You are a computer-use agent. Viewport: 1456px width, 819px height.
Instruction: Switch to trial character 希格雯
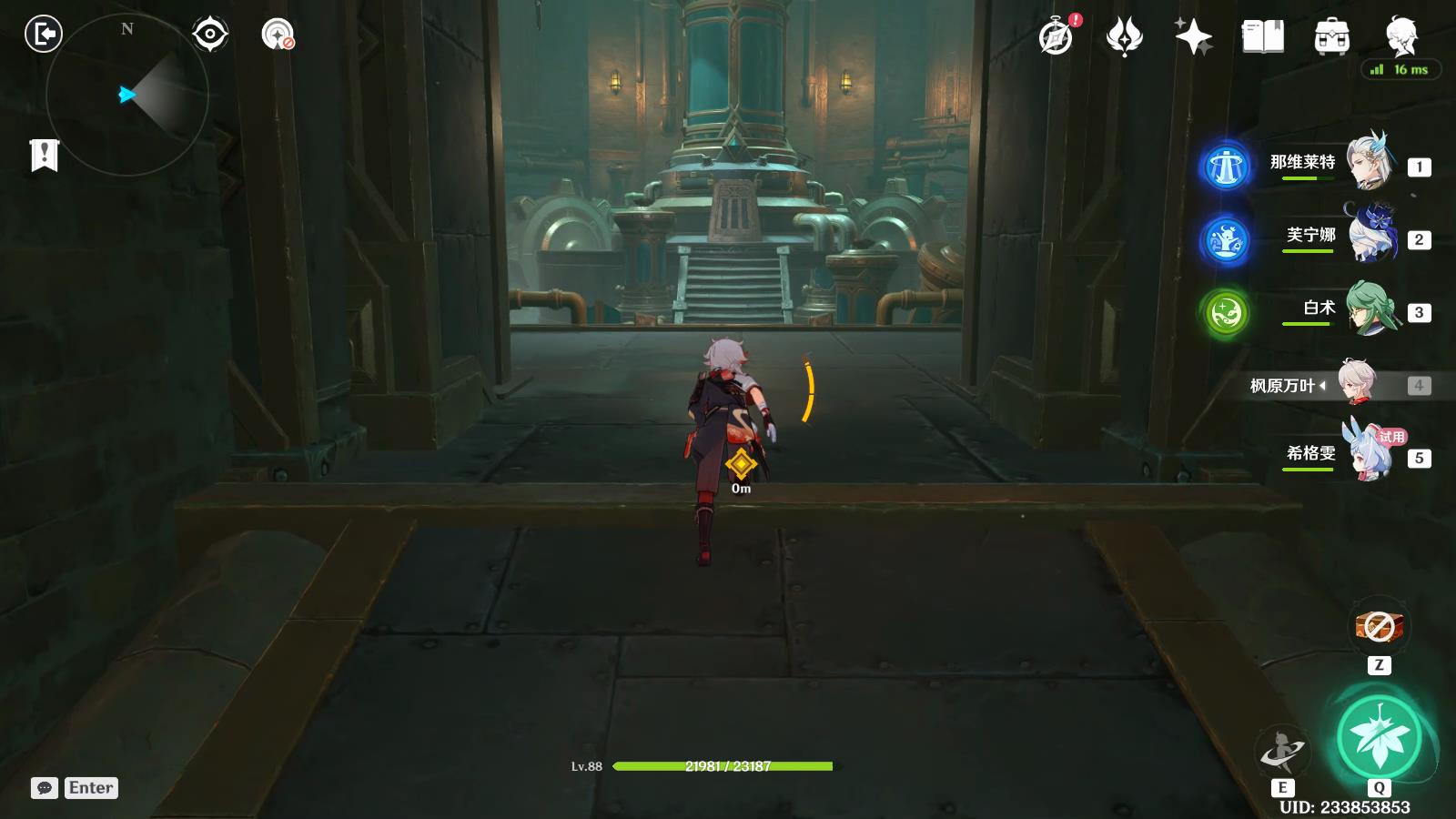1368,454
